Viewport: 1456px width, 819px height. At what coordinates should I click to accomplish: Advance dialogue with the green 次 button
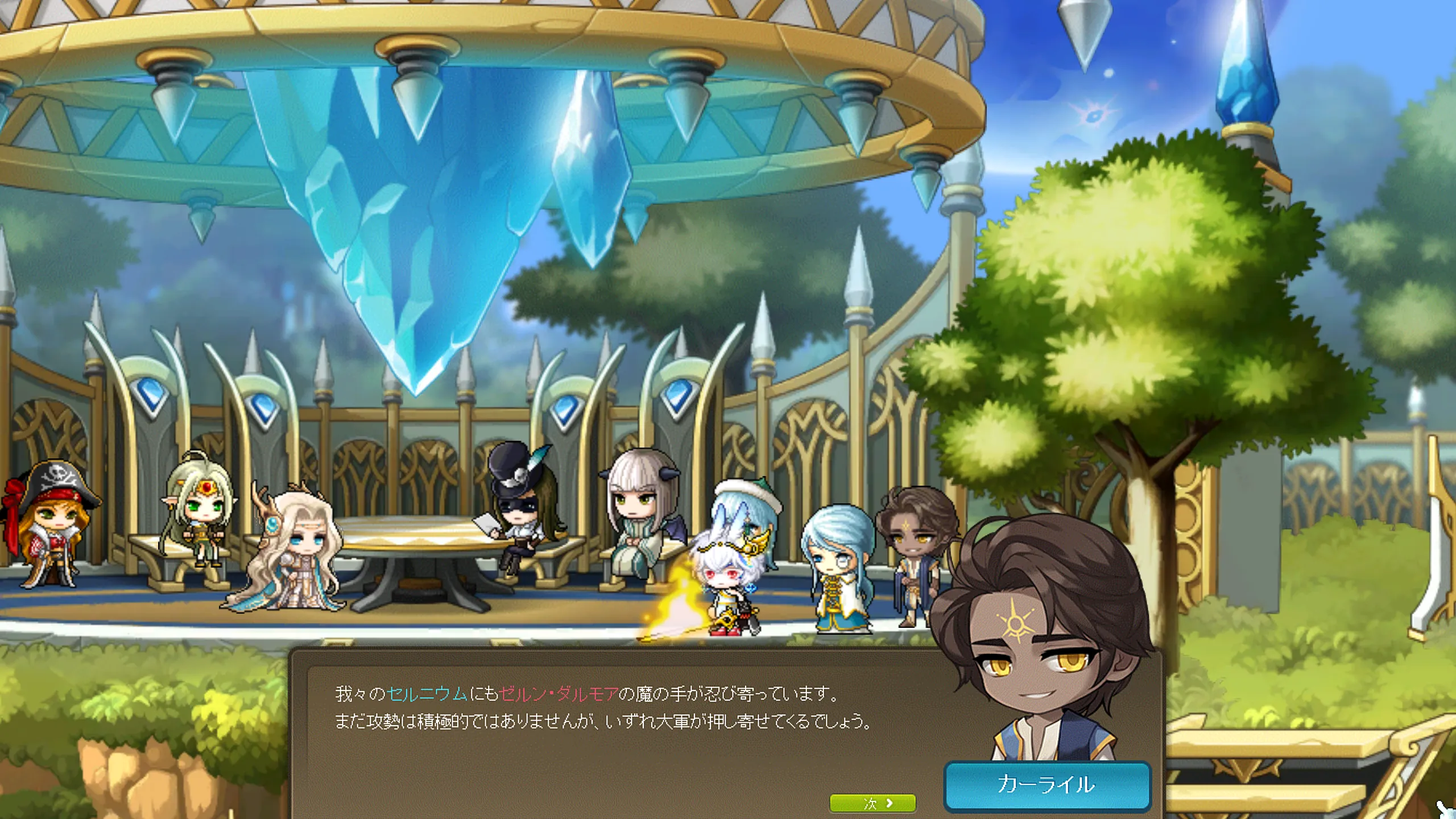(x=872, y=803)
